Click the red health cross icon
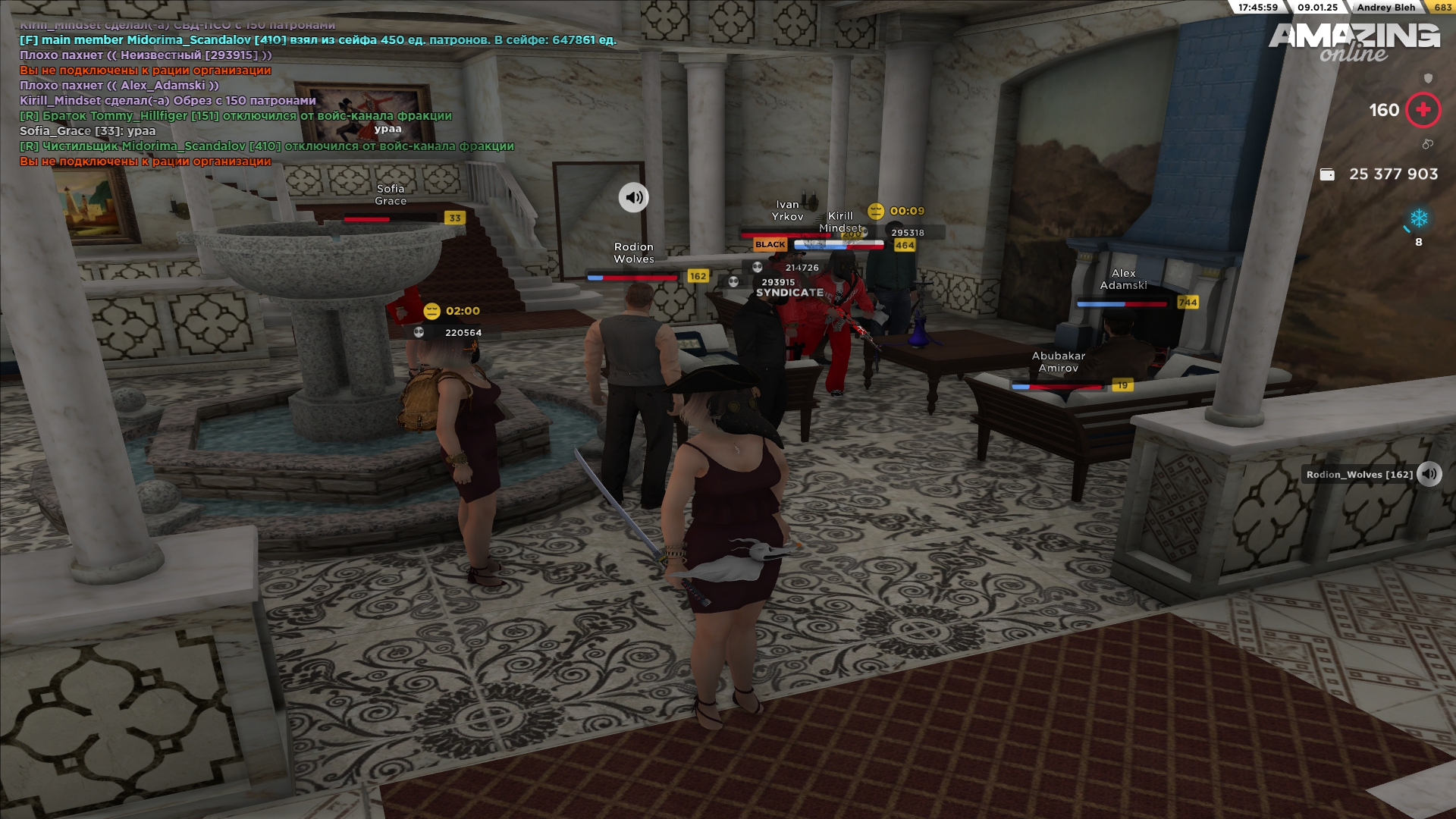 click(1423, 110)
